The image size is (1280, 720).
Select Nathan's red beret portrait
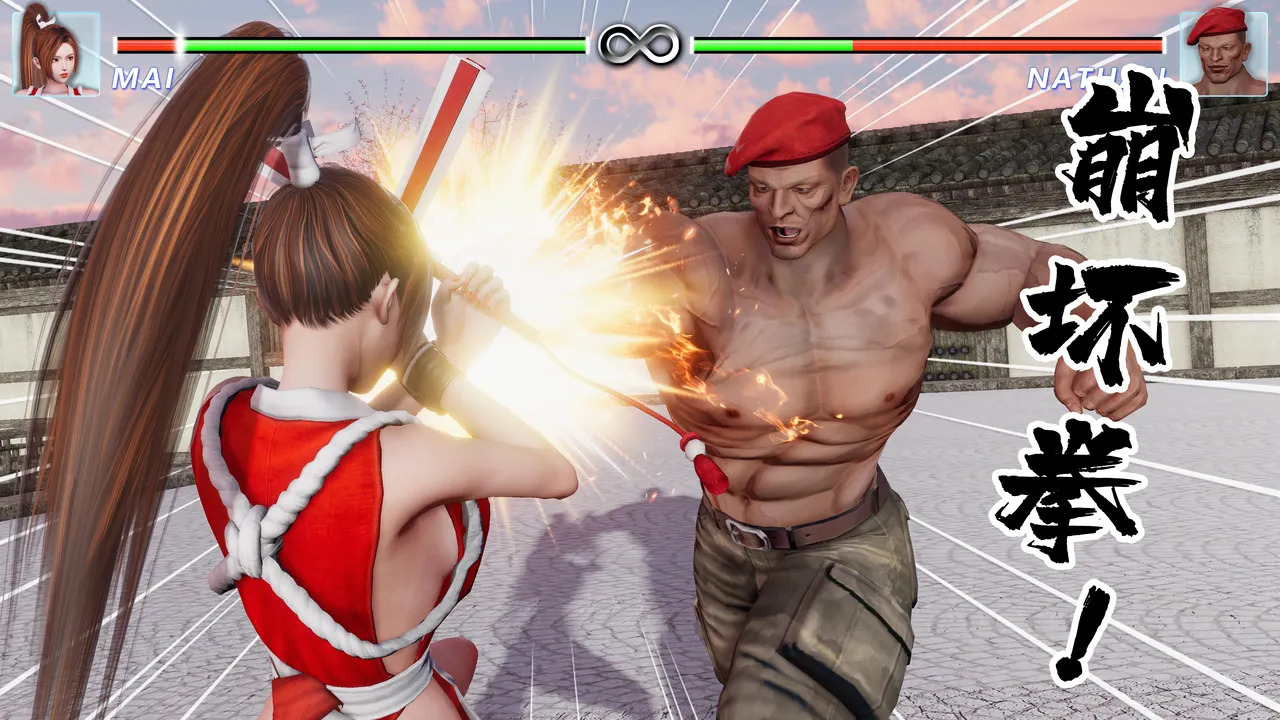click(1223, 53)
